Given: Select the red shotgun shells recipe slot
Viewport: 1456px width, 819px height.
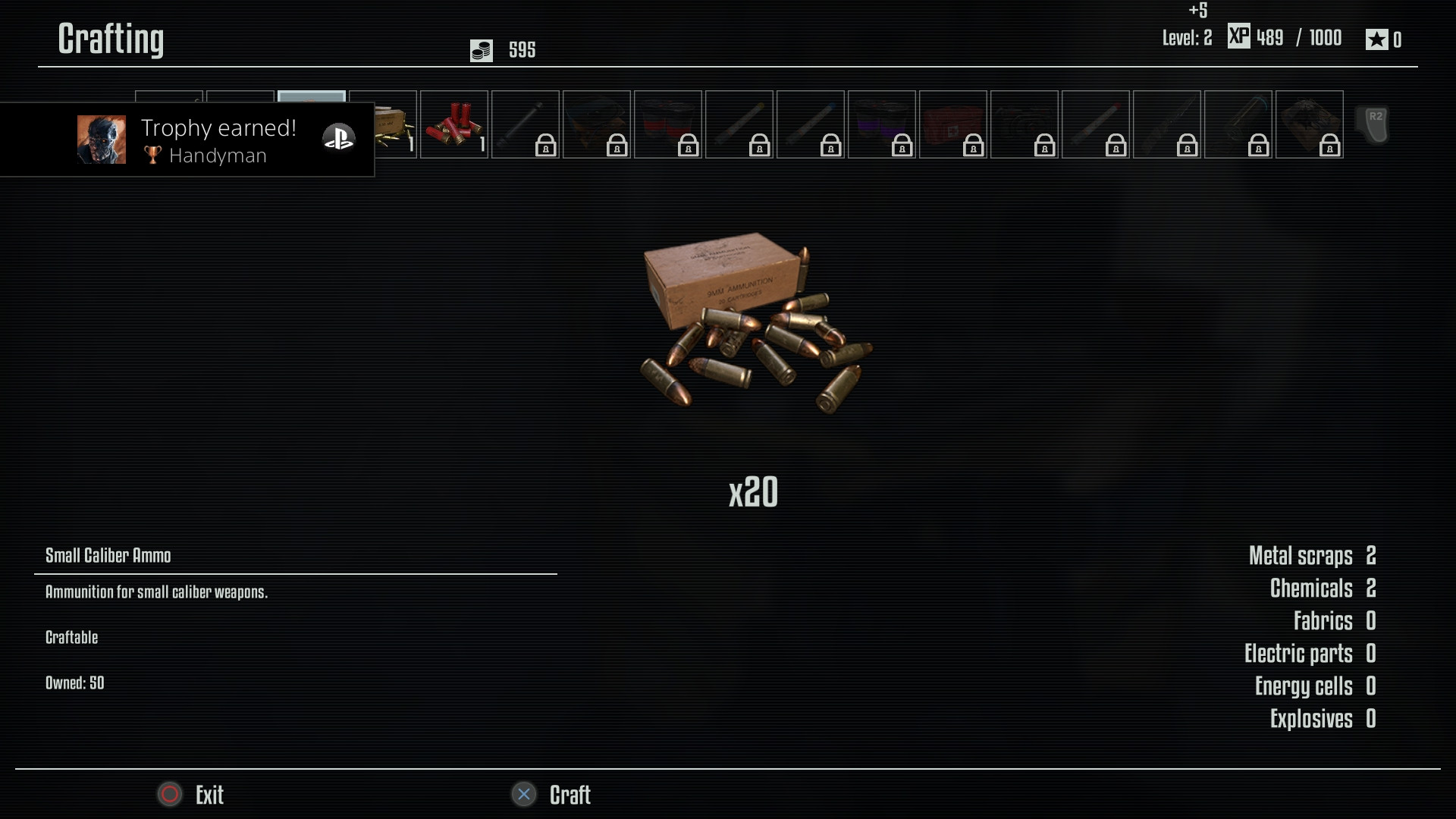Looking at the screenshot, I should pyautogui.click(x=453, y=124).
